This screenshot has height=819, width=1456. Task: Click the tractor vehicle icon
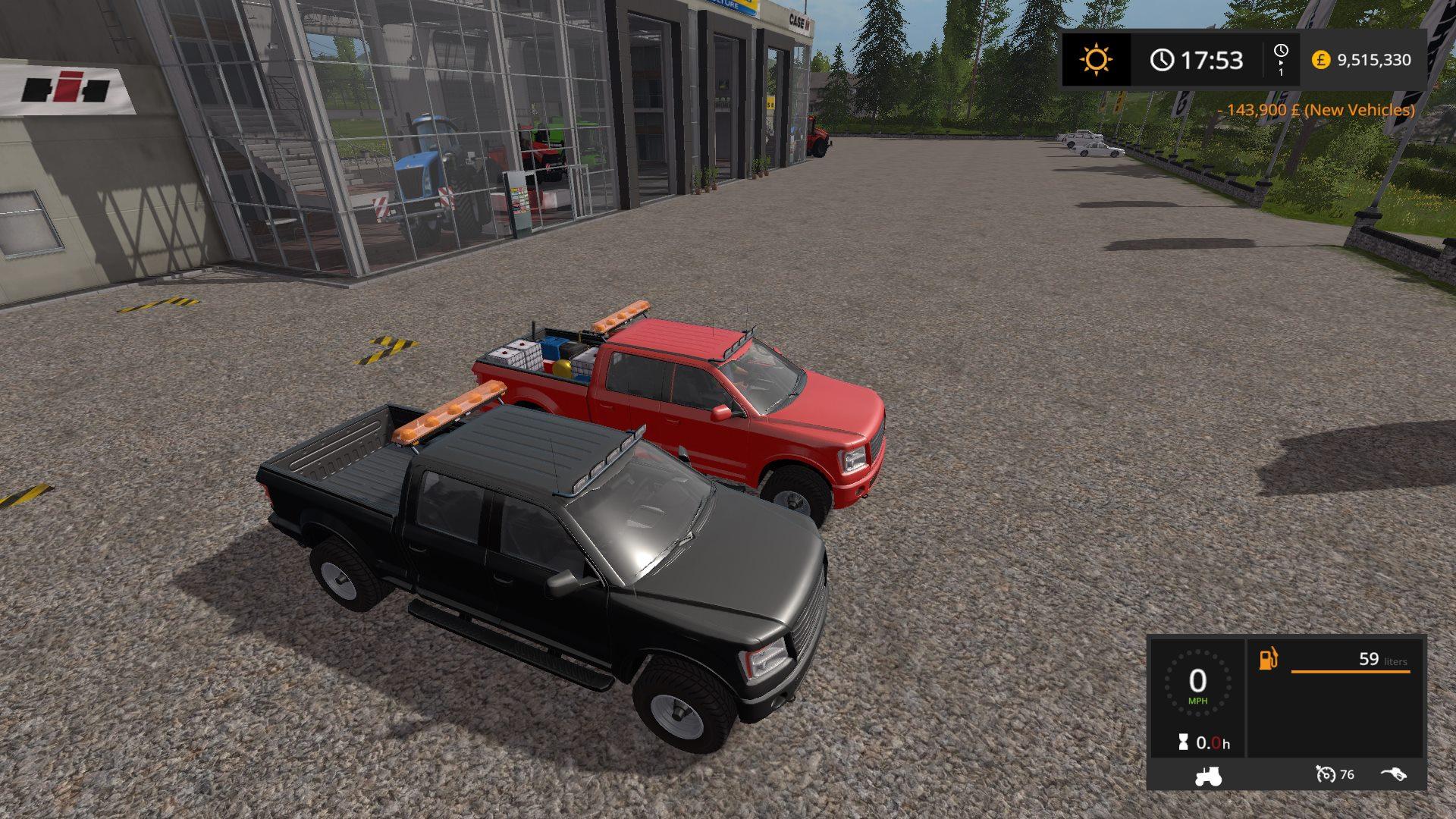pos(1207,776)
